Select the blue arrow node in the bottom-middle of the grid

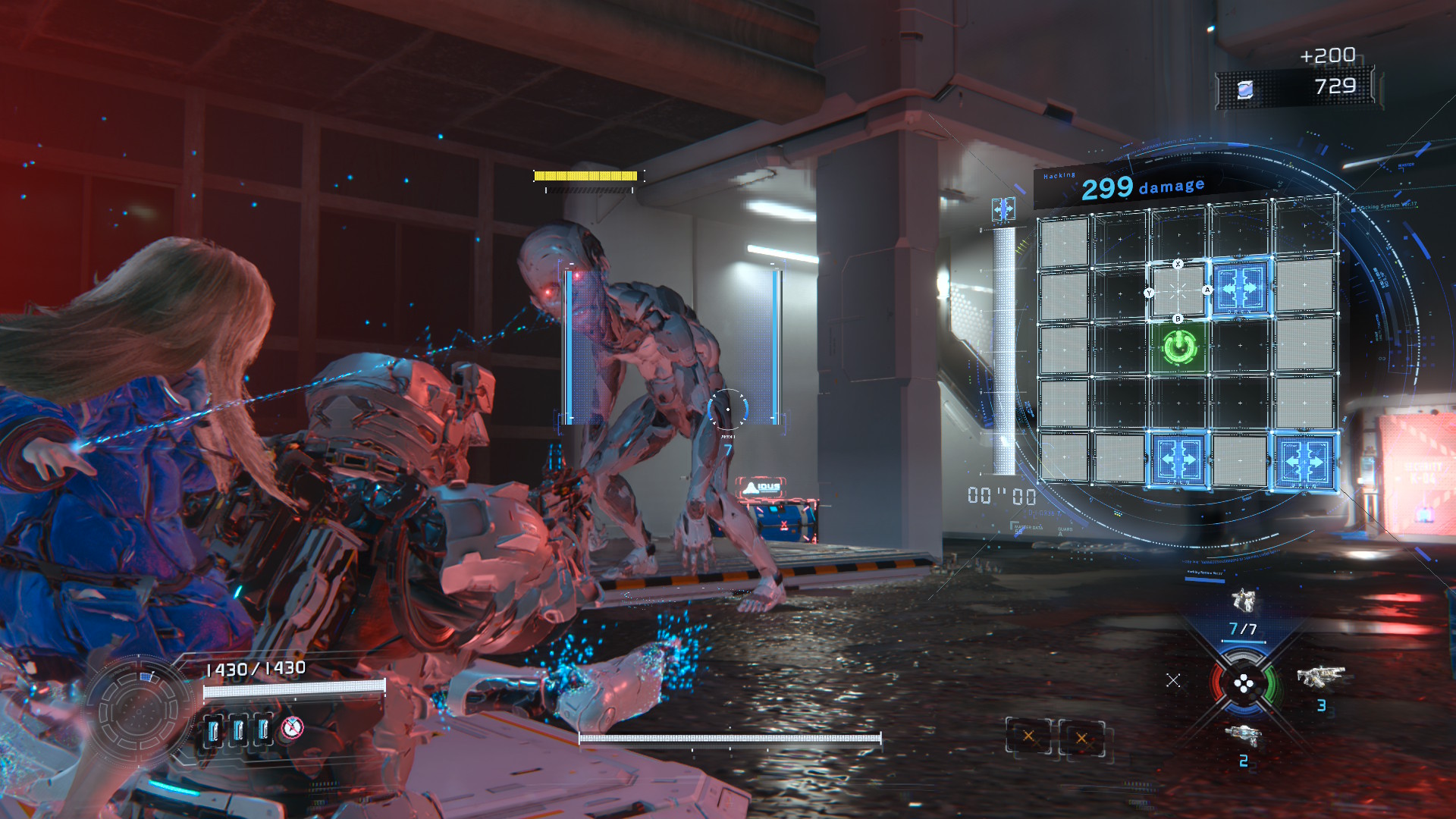pos(1178,460)
